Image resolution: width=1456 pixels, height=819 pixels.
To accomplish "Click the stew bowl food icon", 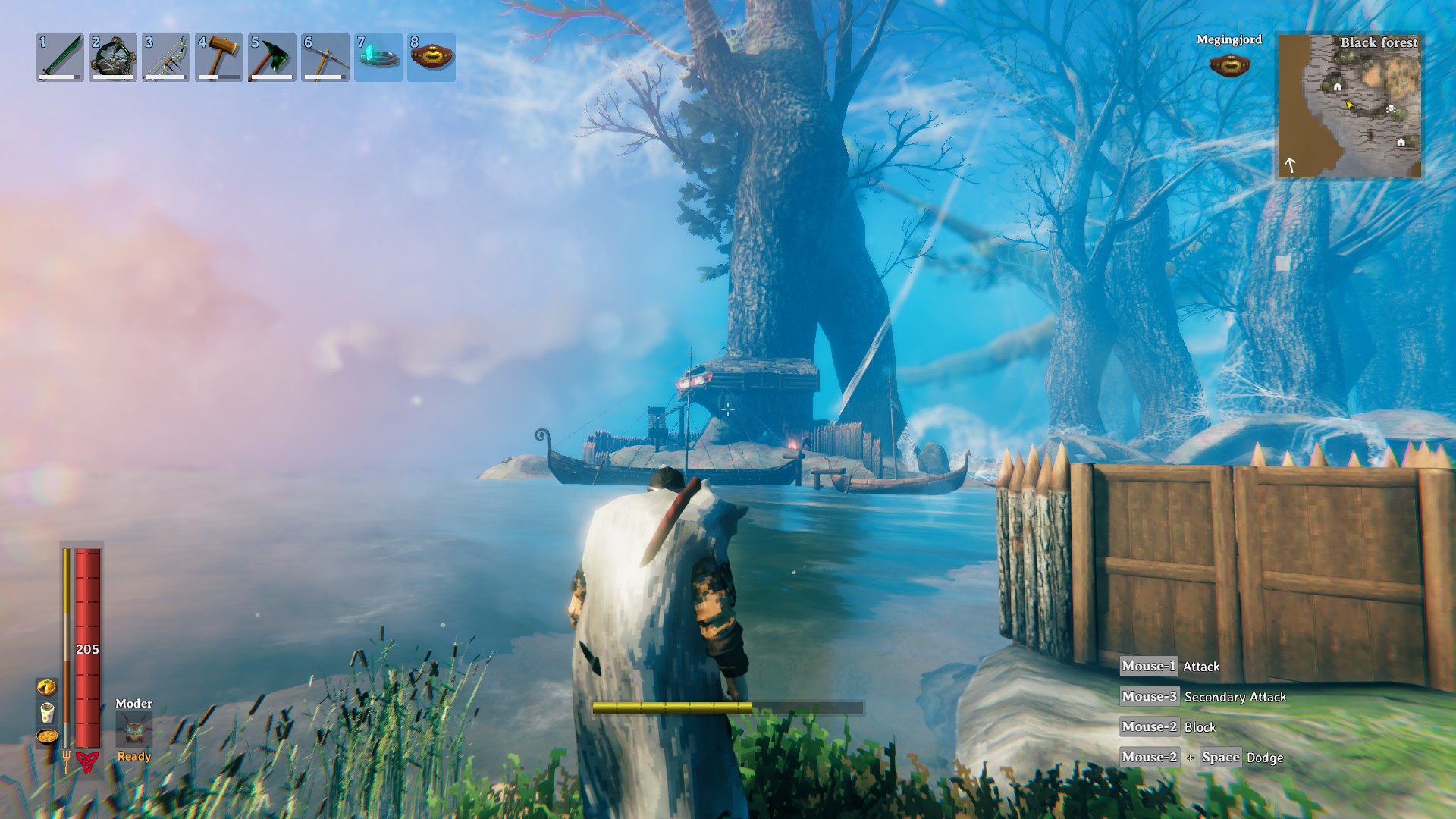I will pos(47,736).
